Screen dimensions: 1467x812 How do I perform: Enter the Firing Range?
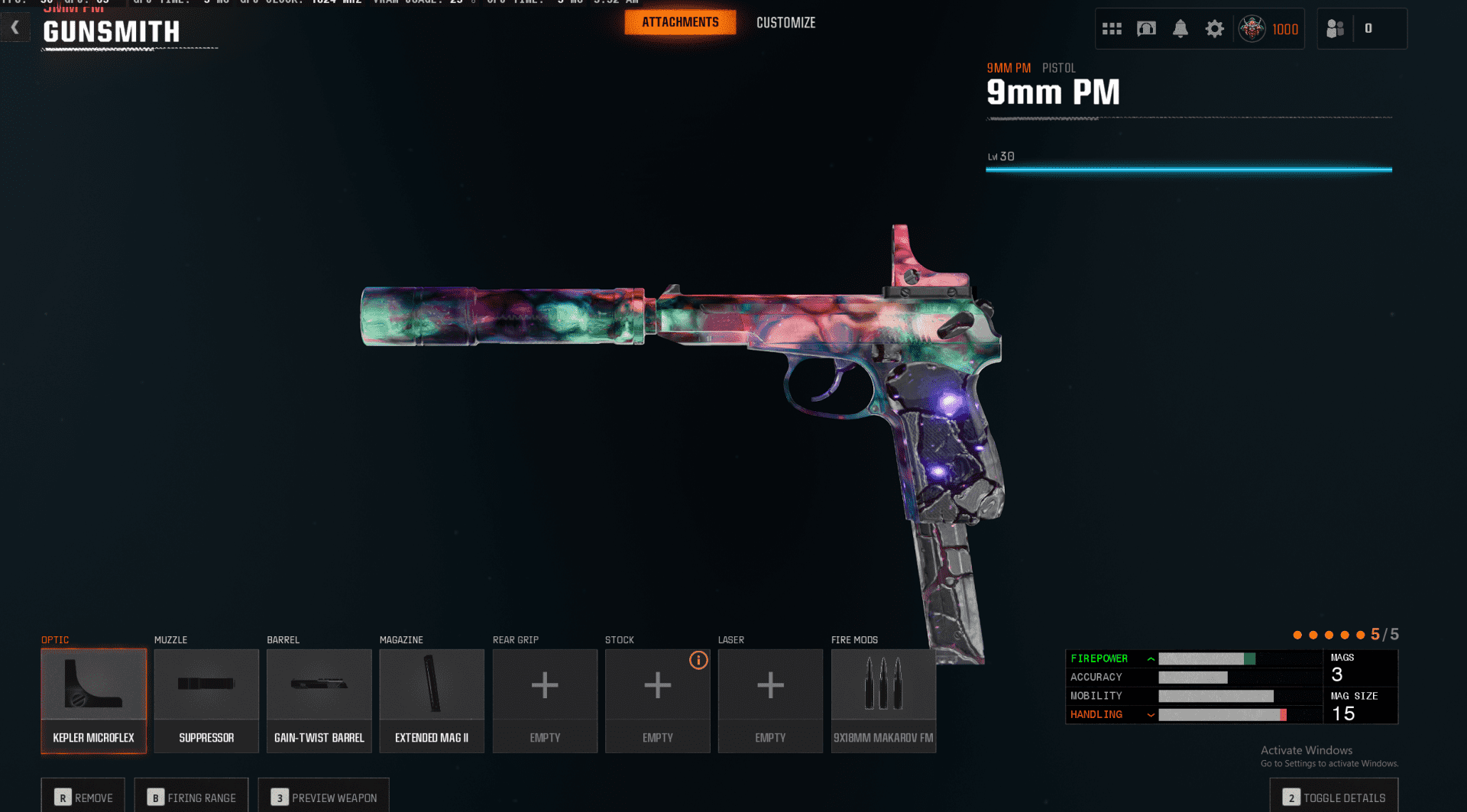192,797
